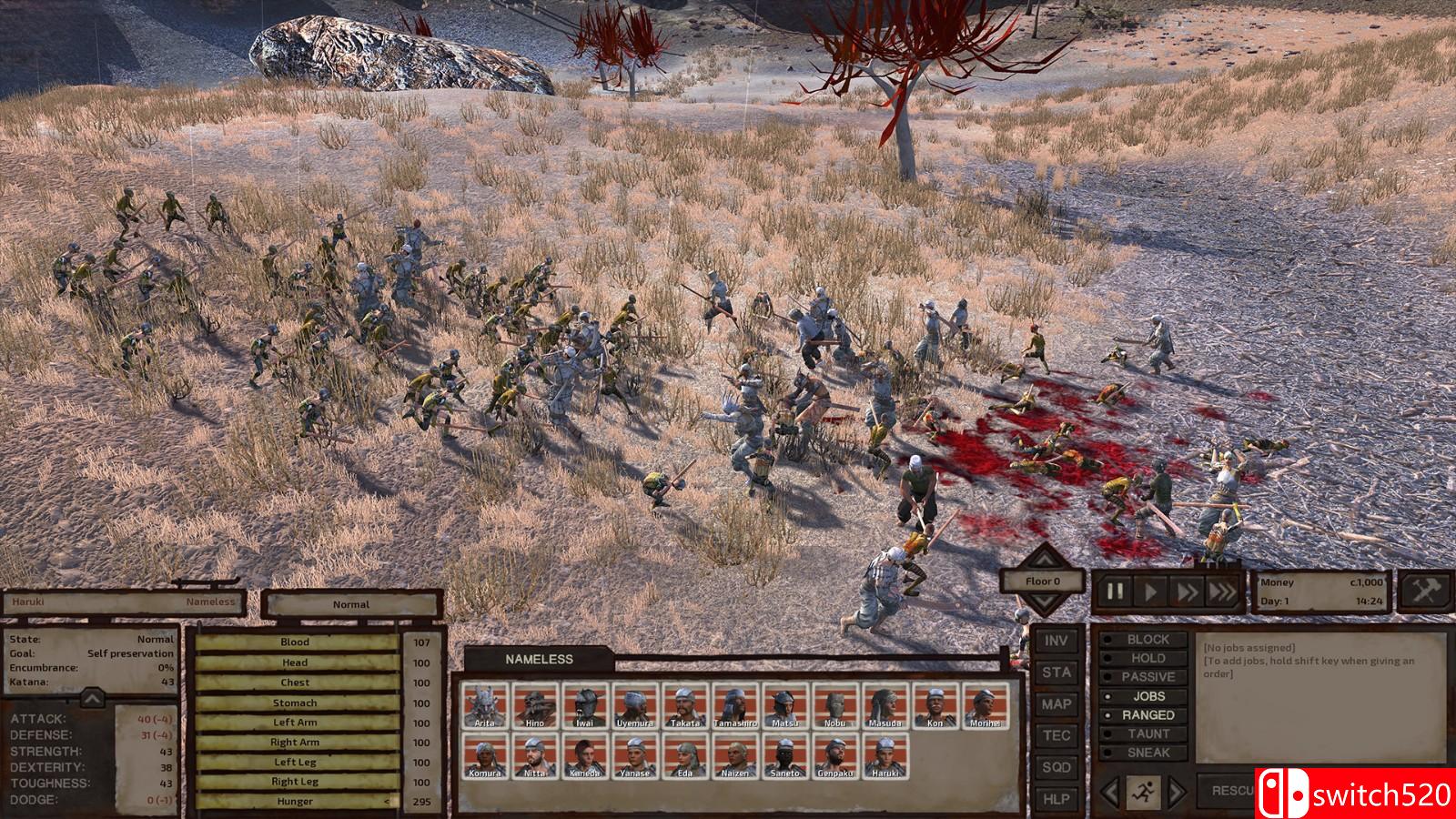Pause the game with the pause button
The width and height of the screenshot is (1456, 819).
[x=1115, y=591]
